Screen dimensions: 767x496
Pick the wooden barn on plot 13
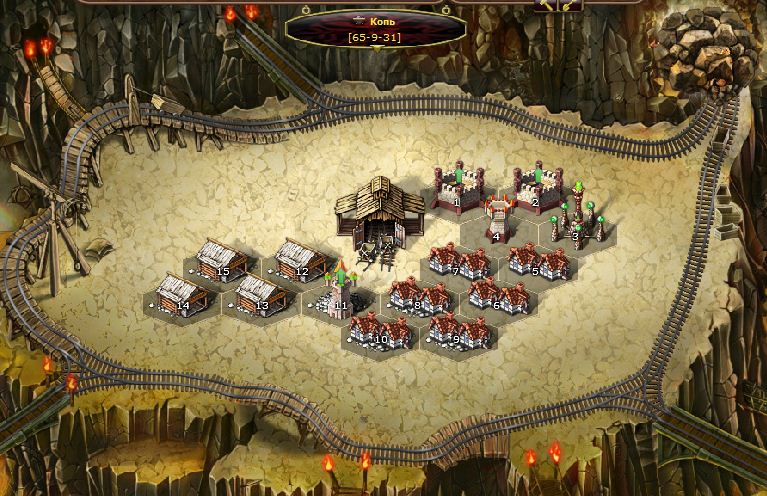tap(261, 294)
